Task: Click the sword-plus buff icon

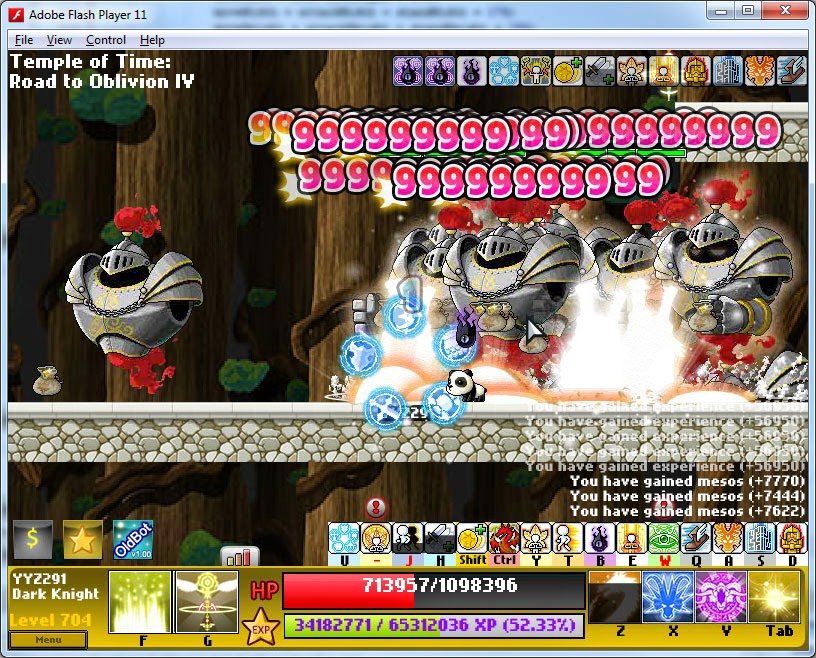Action: click(x=599, y=71)
